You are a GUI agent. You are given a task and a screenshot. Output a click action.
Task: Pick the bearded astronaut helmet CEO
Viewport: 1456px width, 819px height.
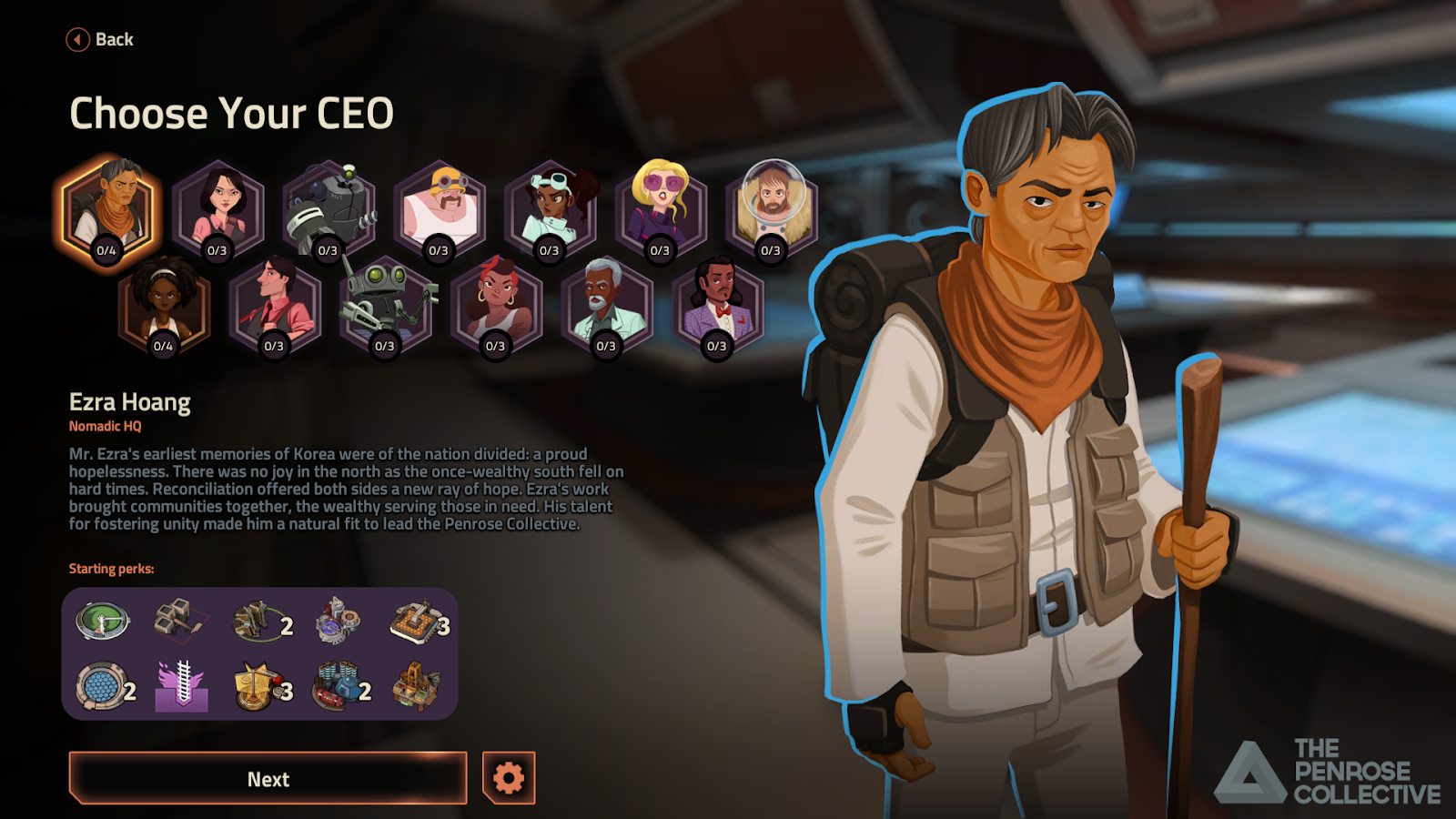coord(772,209)
